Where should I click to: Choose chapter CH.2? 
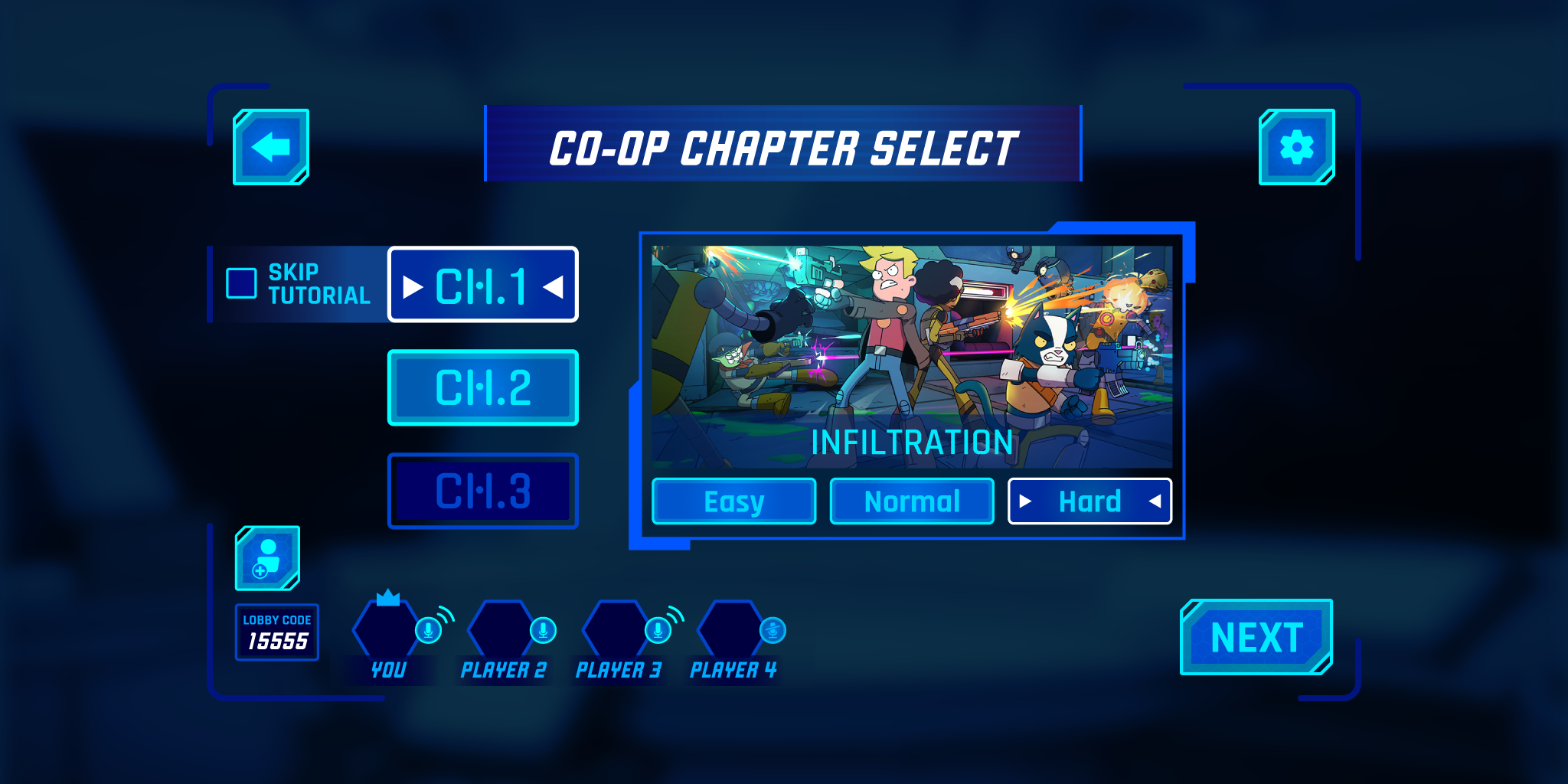pyautogui.click(x=483, y=387)
